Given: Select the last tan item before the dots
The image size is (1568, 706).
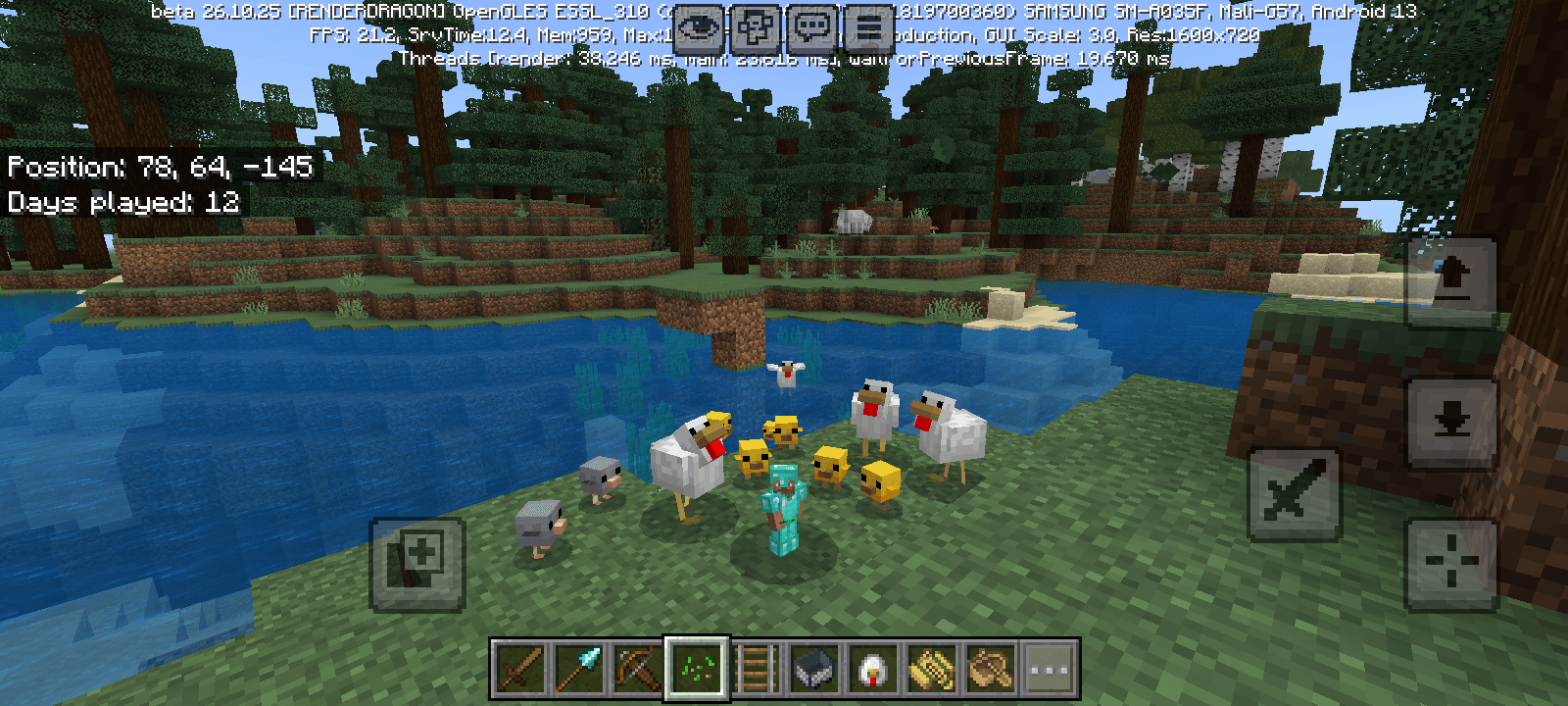Looking at the screenshot, I should pos(991,671).
